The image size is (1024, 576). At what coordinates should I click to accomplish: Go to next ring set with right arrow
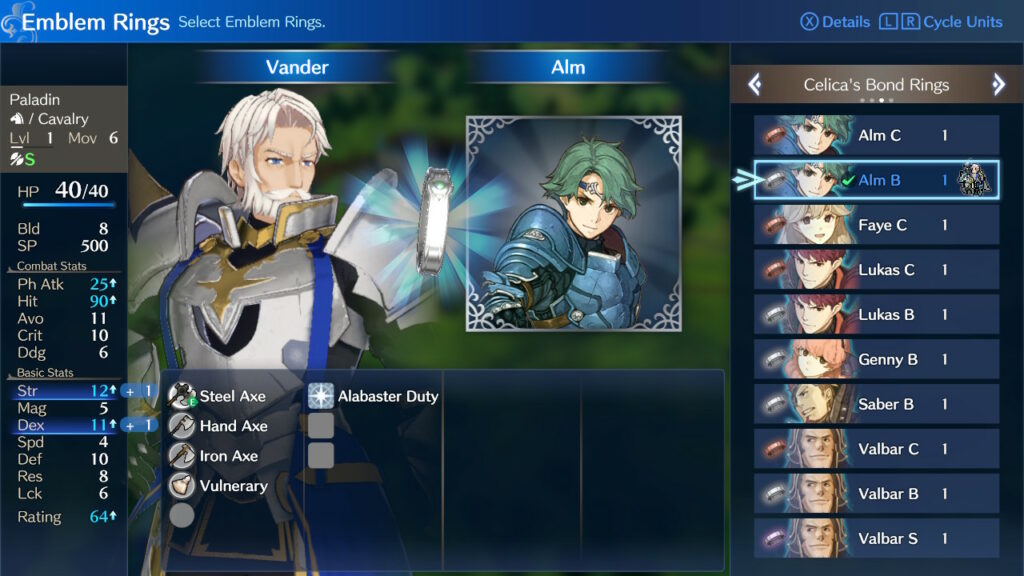coord(998,85)
